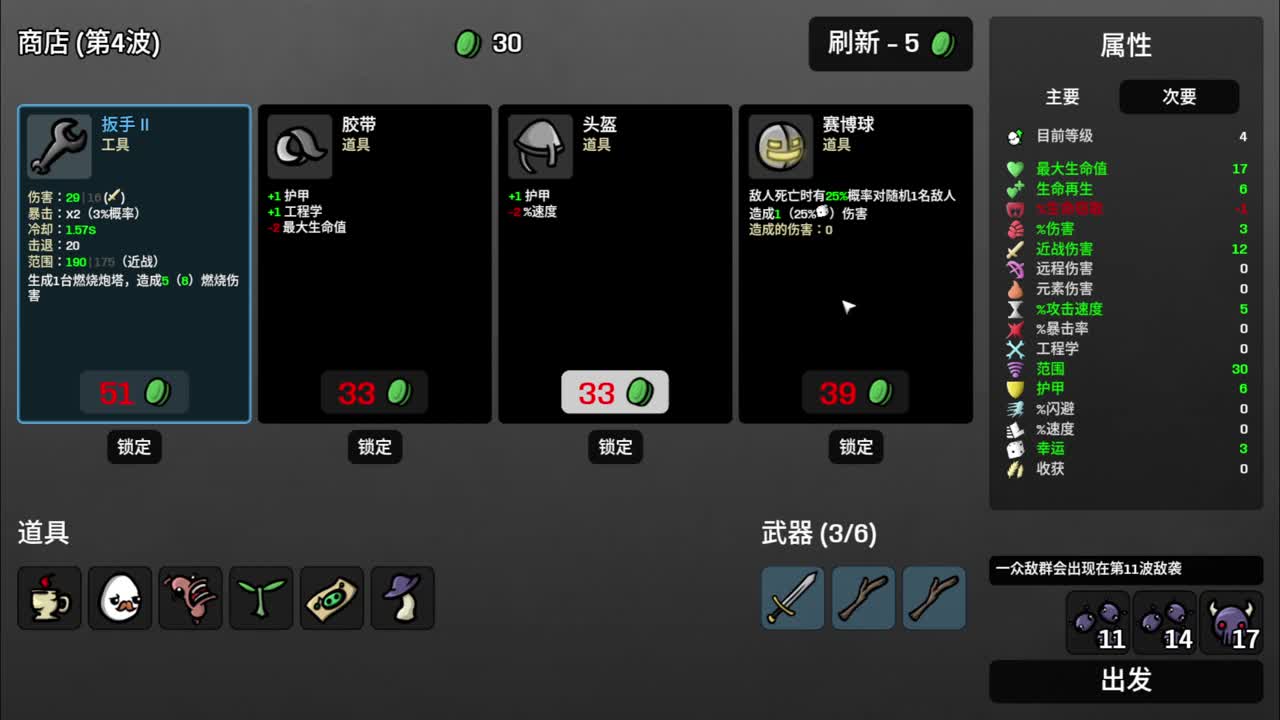
Task: Lock the 胶带 item with its 锁定 button
Action: point(374,447)
